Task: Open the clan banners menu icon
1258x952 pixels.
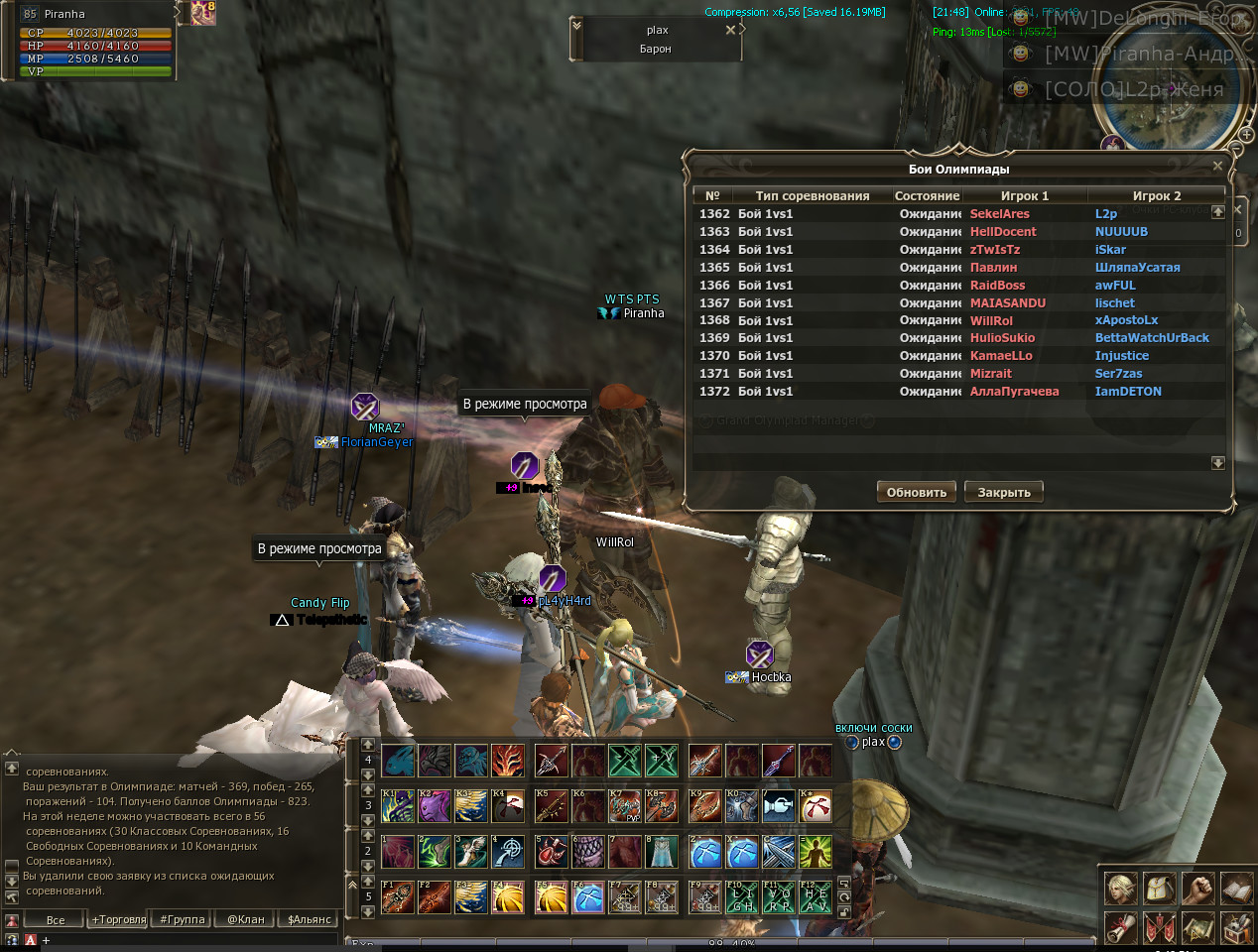Action: pos(1159,928)
